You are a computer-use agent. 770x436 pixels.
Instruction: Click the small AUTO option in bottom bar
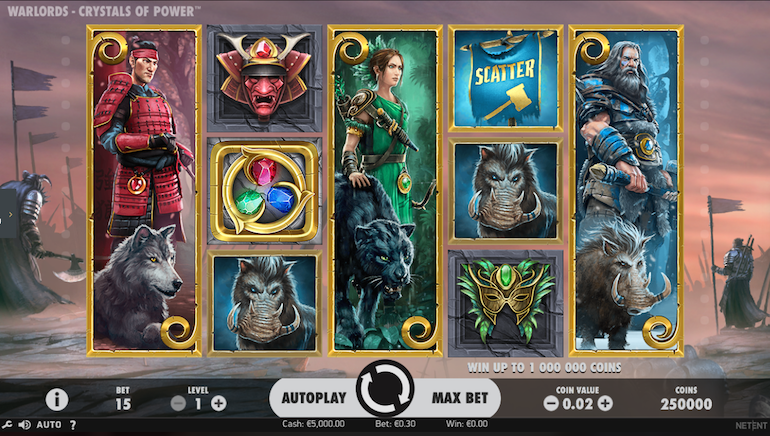tap(49, 425)
